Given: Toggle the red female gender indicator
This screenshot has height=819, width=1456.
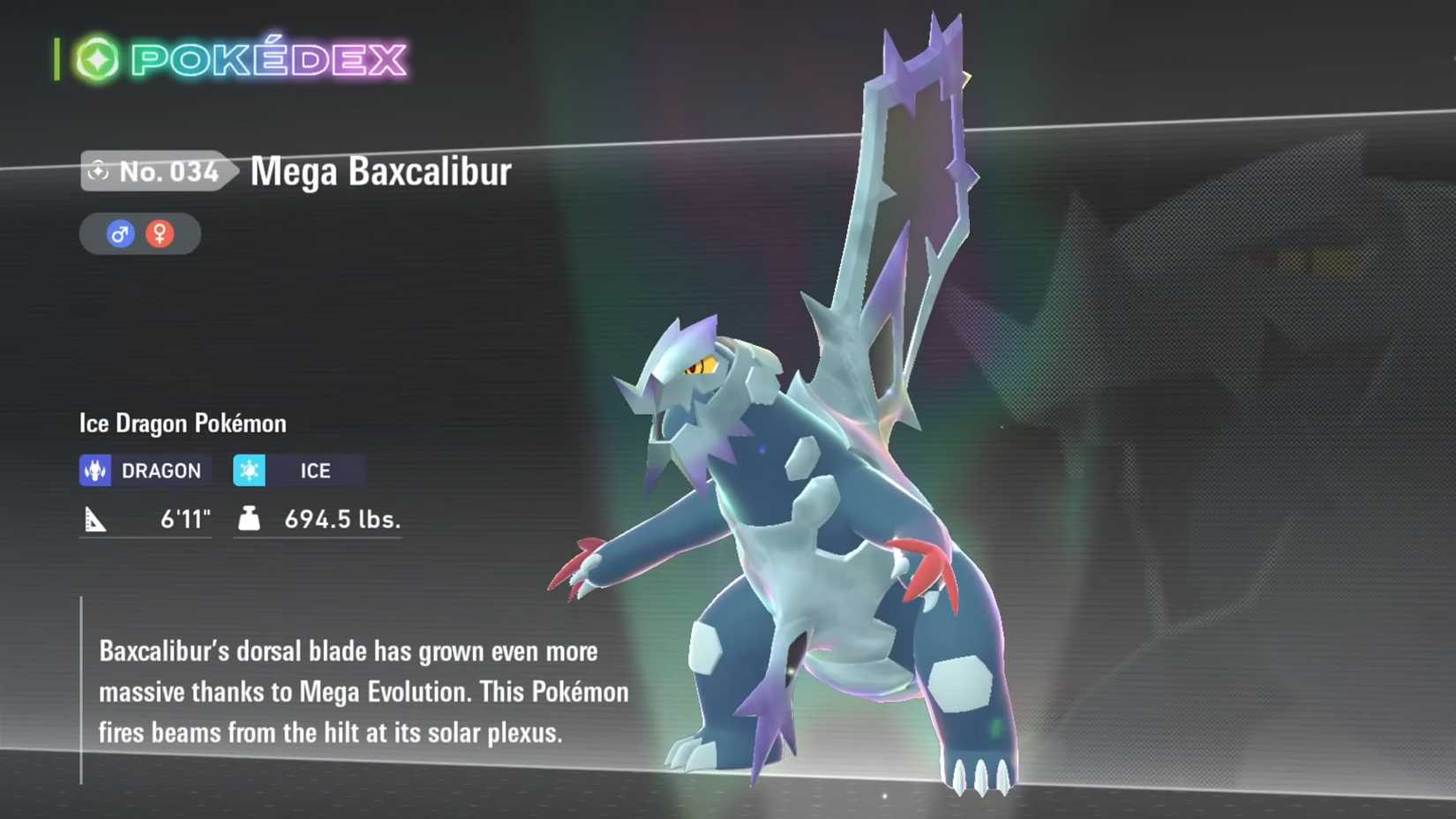Looking at the screenshot, I should coord(159,234).
